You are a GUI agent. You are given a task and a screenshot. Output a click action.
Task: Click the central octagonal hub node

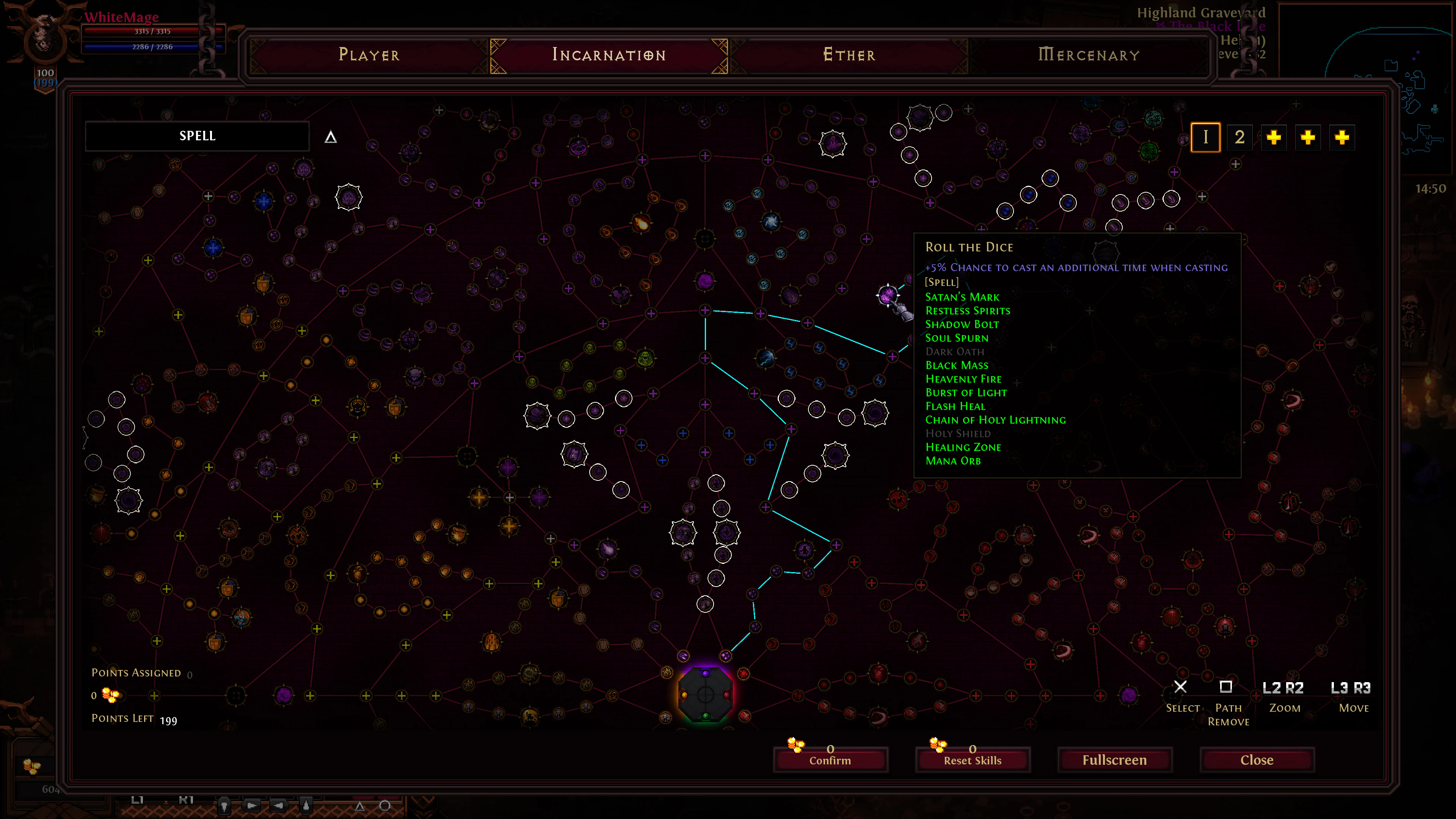tap(705, 694)
